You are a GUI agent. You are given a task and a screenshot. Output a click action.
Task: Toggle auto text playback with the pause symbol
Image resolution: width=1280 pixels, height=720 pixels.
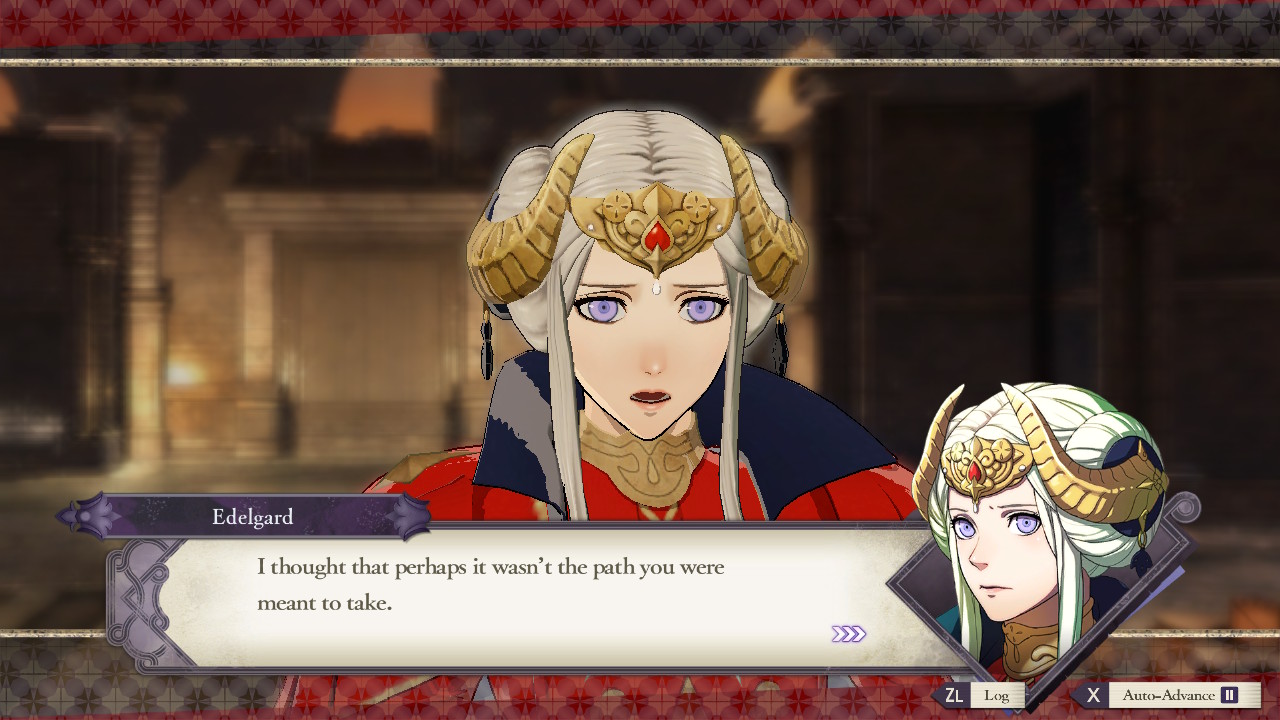tap(1229, 695)
